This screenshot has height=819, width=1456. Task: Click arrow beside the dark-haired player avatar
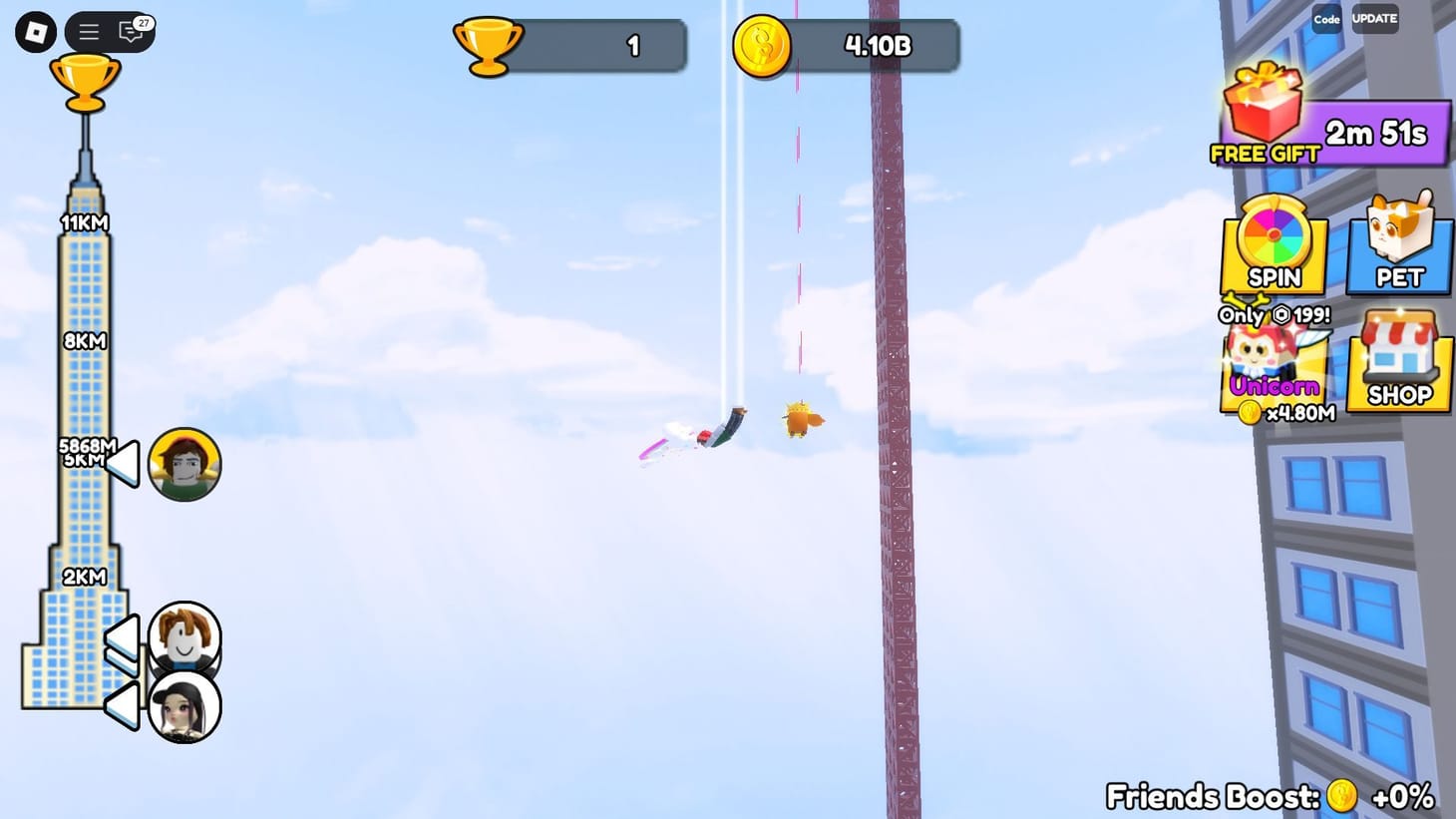pyautogui.click(x=122, y=706)
